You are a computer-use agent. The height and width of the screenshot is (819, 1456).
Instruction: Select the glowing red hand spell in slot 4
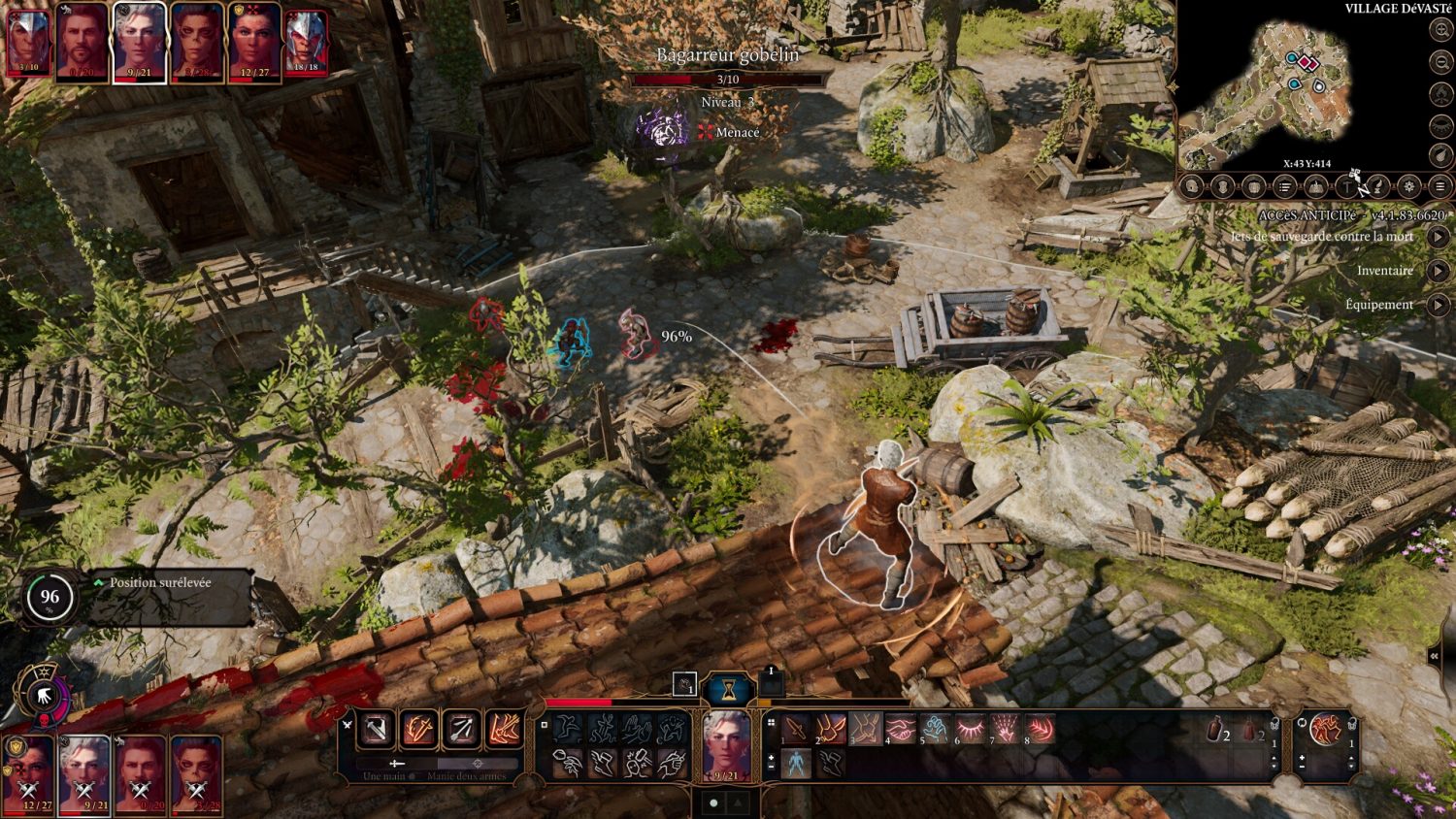click(x=900, y=728)
